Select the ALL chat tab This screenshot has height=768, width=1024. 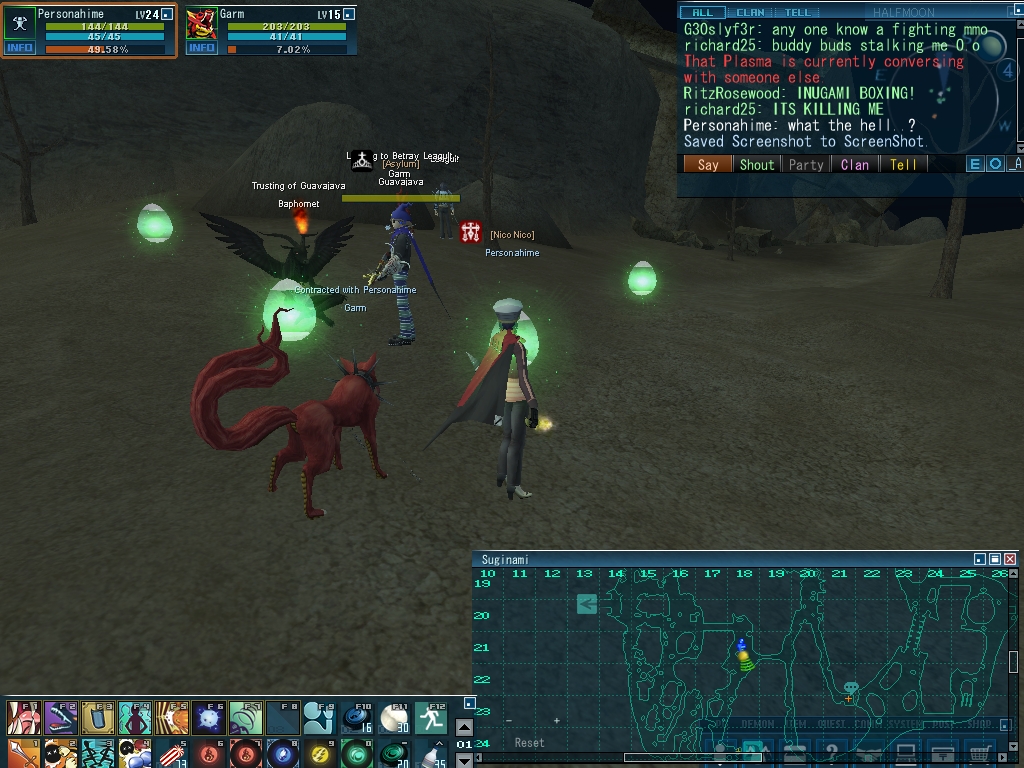703,12
